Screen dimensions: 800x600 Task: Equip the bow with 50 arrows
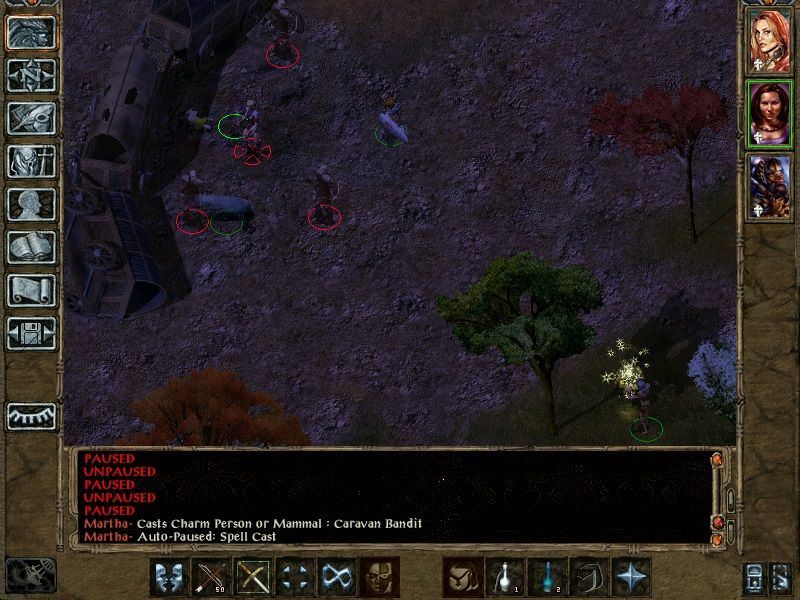[x=212, y=577]
